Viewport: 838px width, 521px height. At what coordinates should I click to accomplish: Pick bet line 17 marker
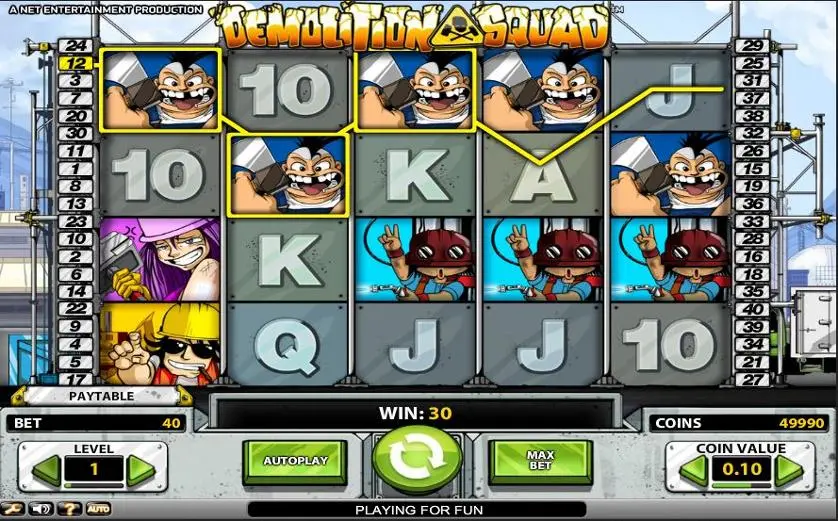77,379
